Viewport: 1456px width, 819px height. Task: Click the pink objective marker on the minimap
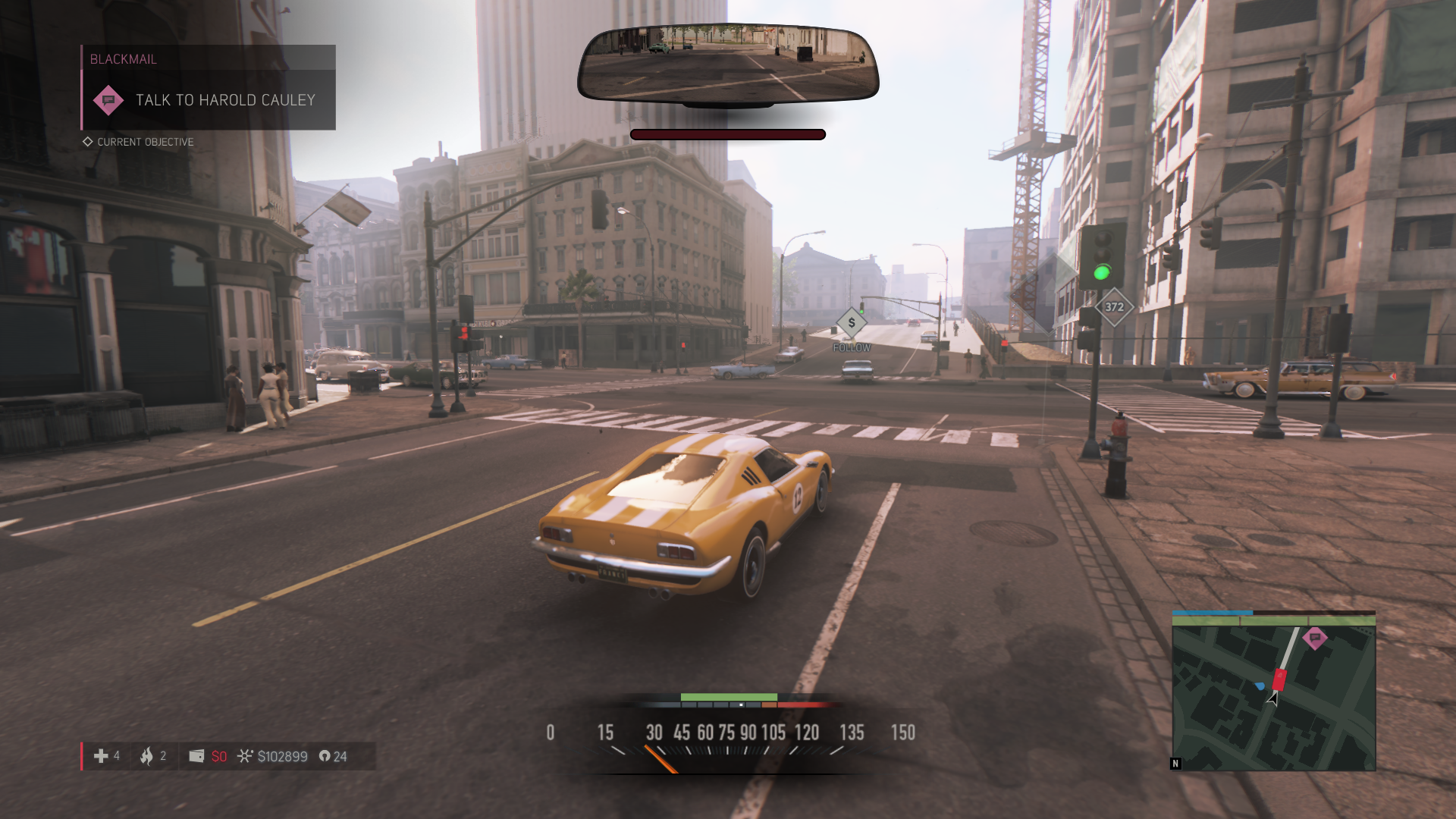[1314, 638]
